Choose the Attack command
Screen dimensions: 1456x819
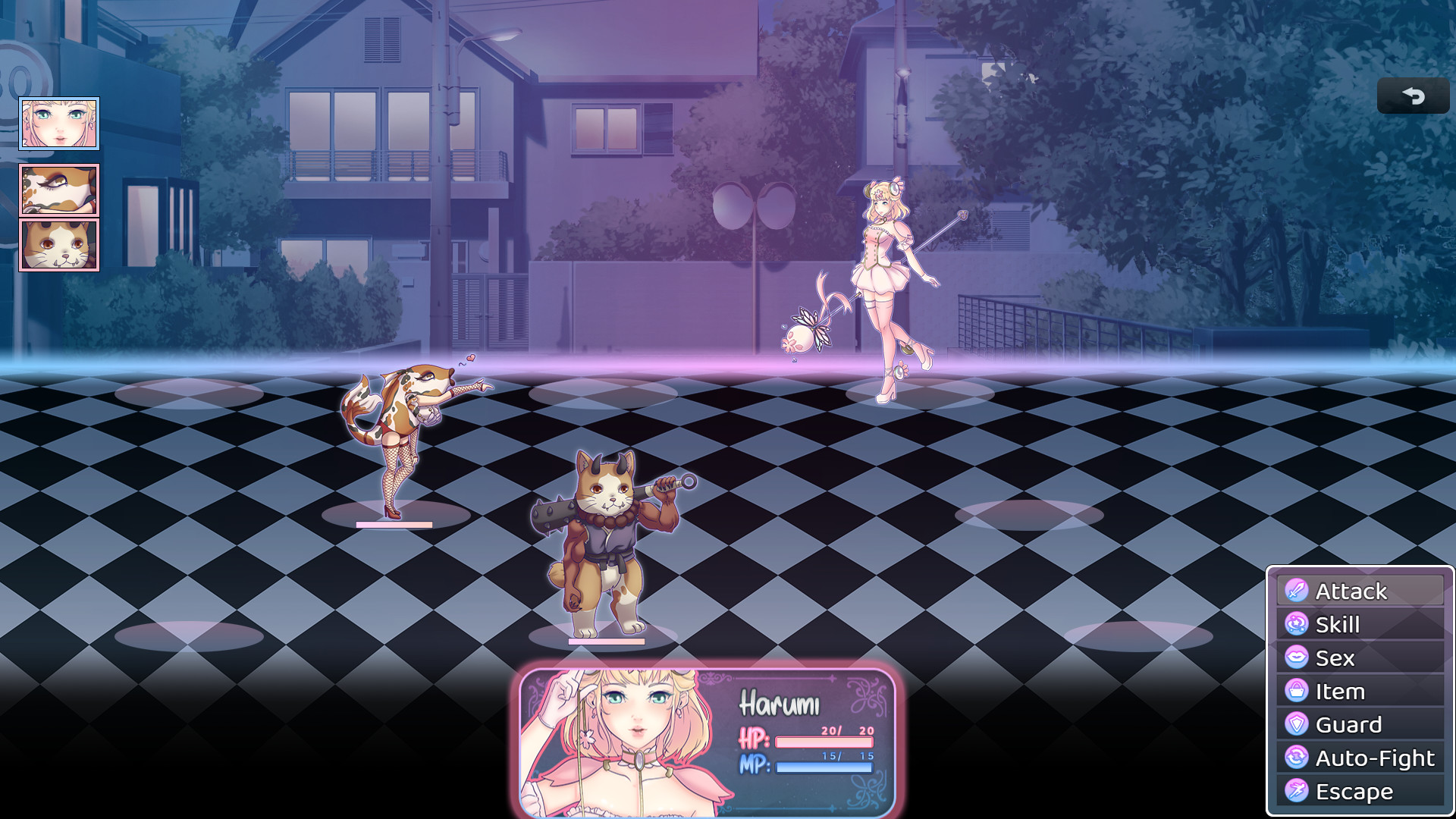tap(1352, 590)
